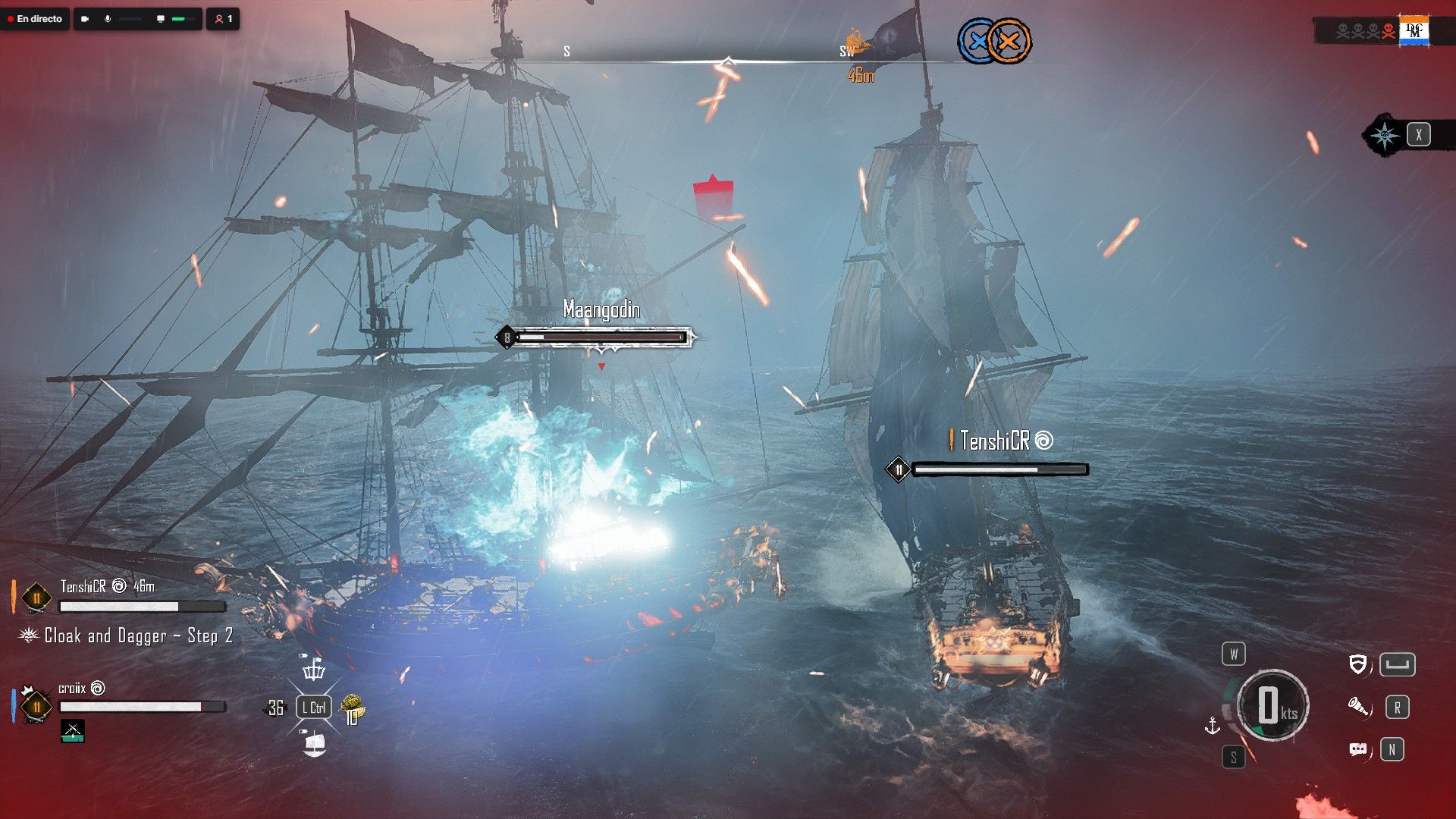Choose the crow's nest icon on the quick wheel
Screen dimensions: 1456x819
[314, 670]
